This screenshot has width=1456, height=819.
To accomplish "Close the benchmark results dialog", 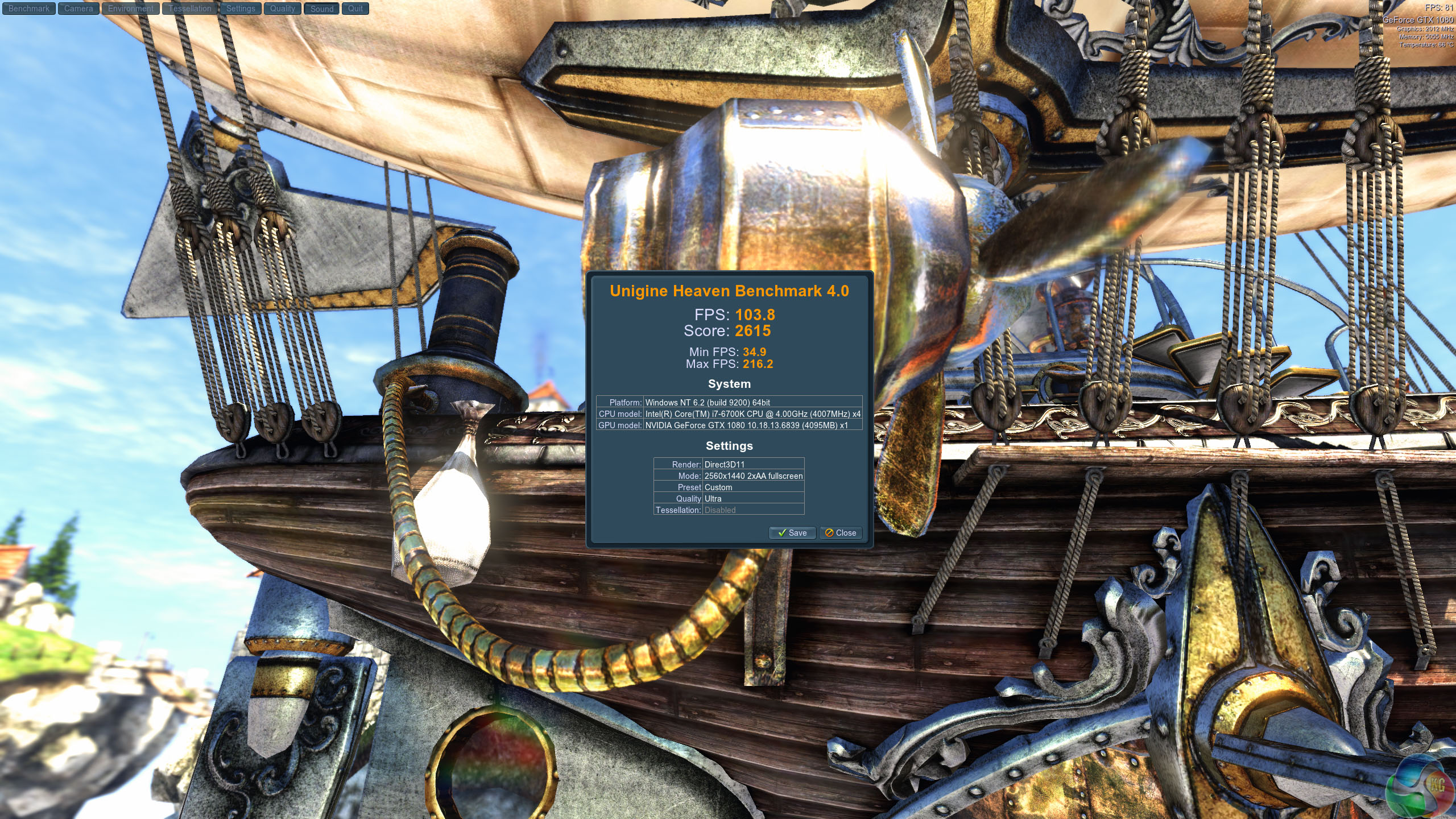I will [x=841, y=533].
